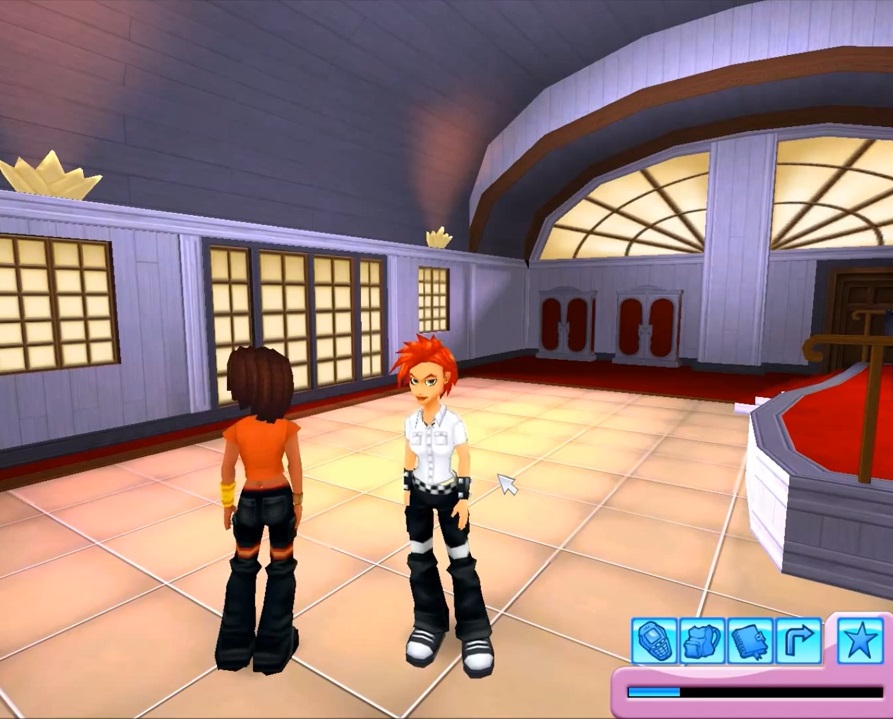Open the notebook journal
This screenshot has width=893, height=719.
[x=749, y=640]
